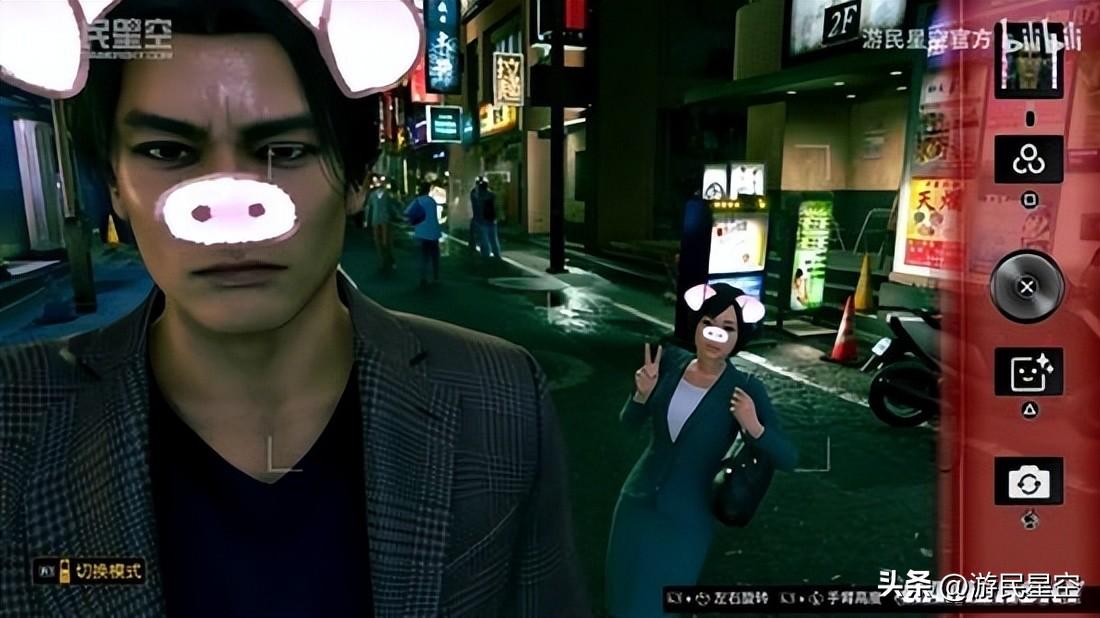Open the three-circle color filter option
Image resolution: width=1100 pixels, height=618 pixels.
point(1028,160)
